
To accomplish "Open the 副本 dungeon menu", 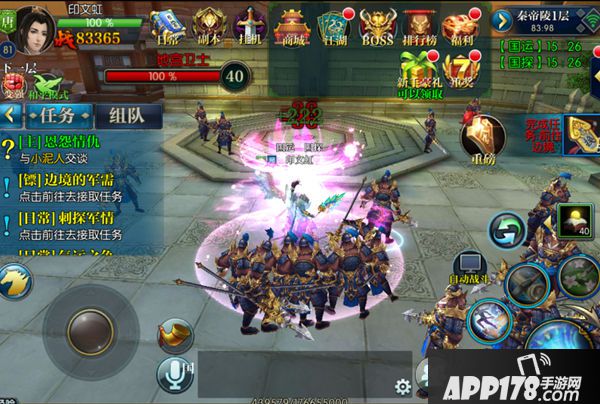I will [x=208, y=24].
